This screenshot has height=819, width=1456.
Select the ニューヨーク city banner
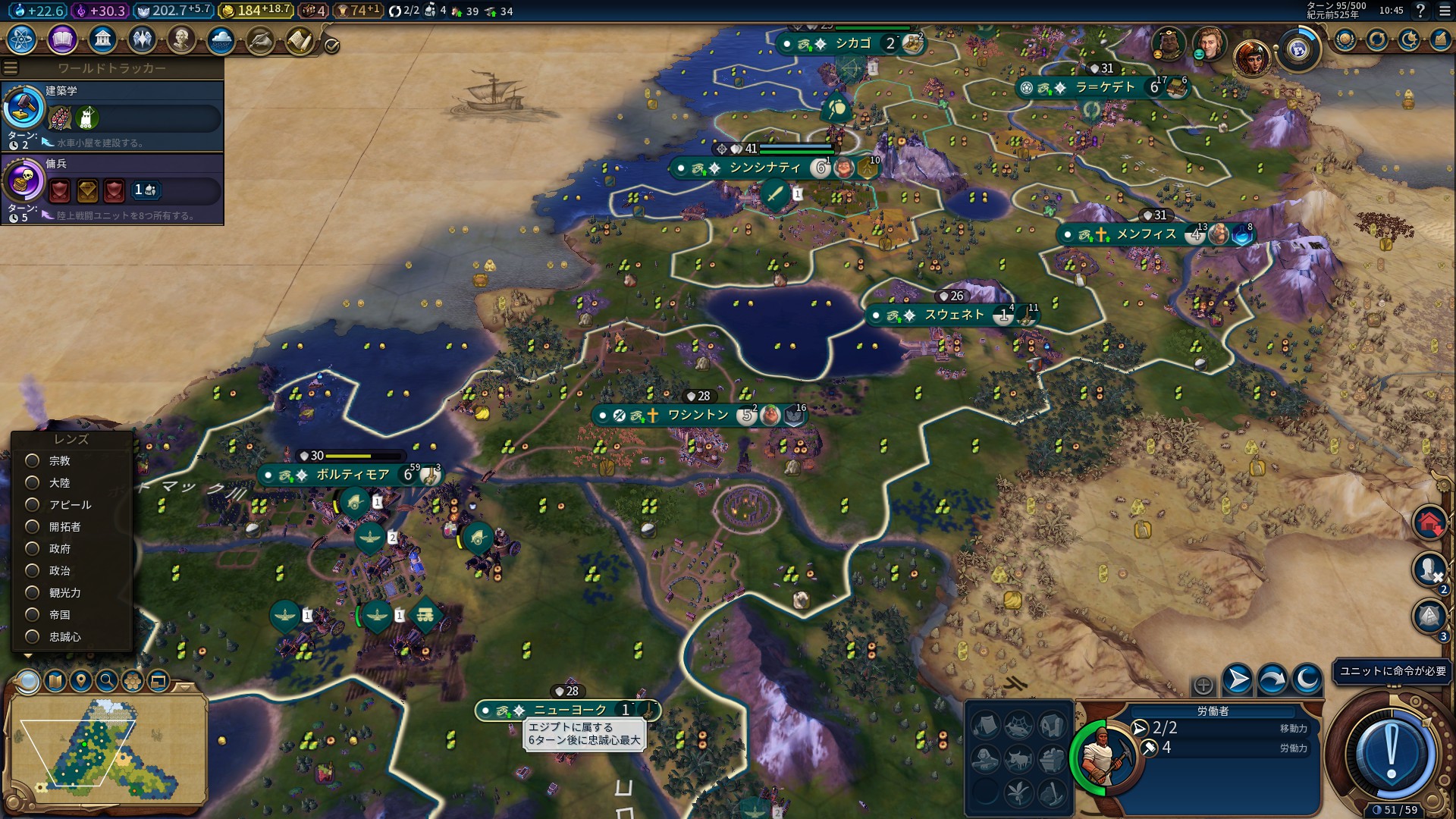[x=570, y=710]
